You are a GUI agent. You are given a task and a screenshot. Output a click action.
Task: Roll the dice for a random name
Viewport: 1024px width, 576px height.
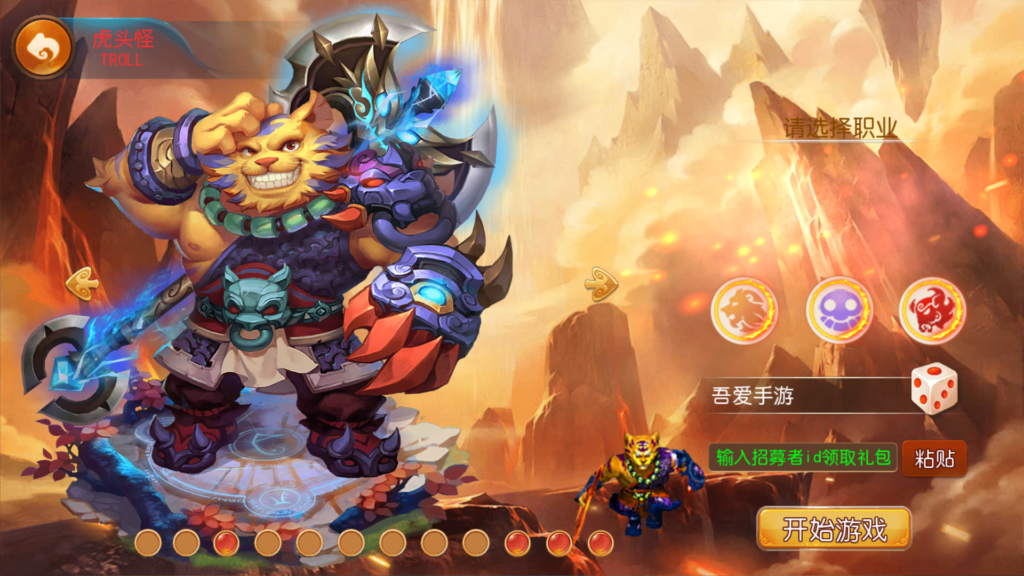click(933, 389)
